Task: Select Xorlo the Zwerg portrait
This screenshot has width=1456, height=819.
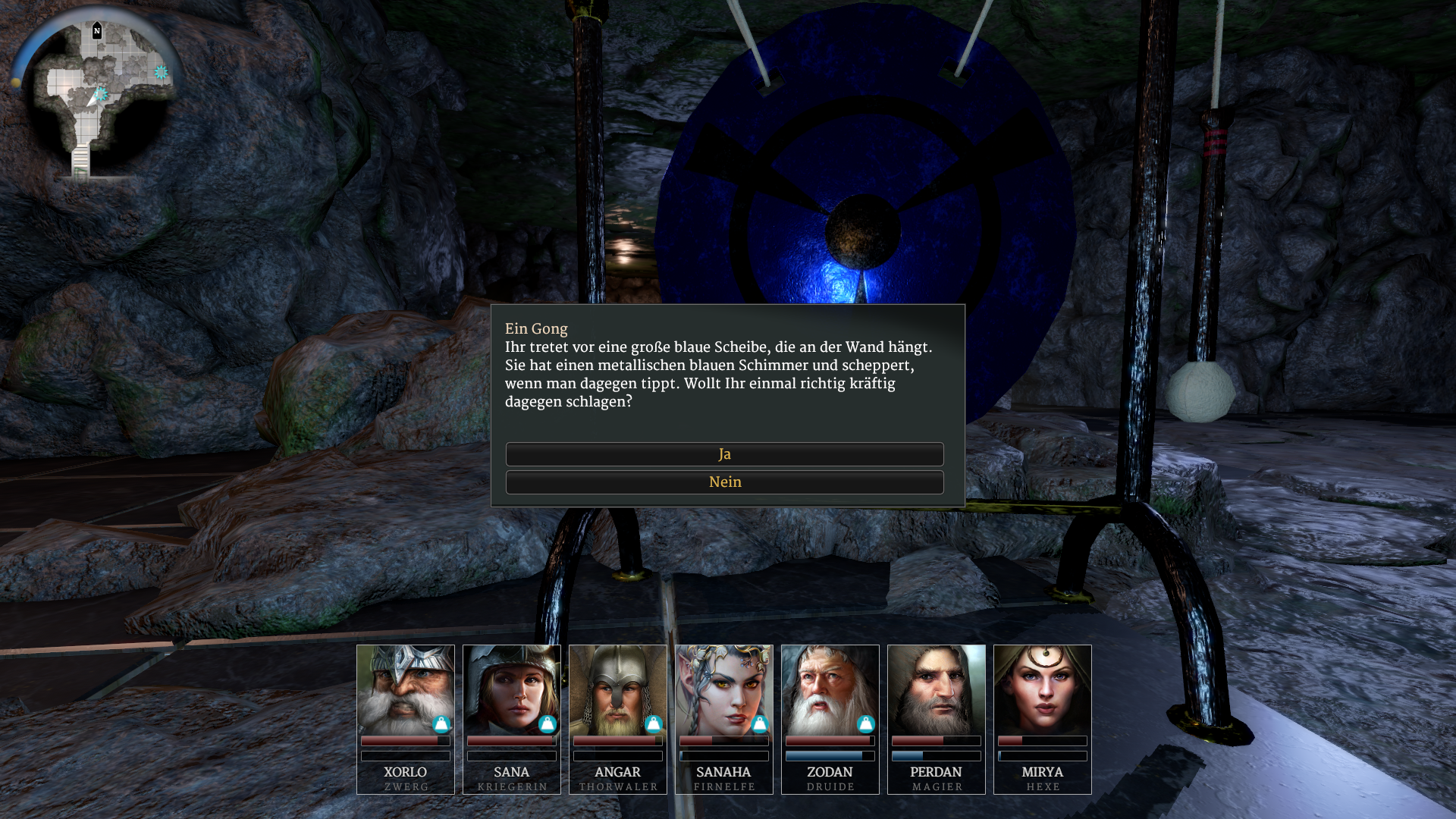Action: pos(406,690)
